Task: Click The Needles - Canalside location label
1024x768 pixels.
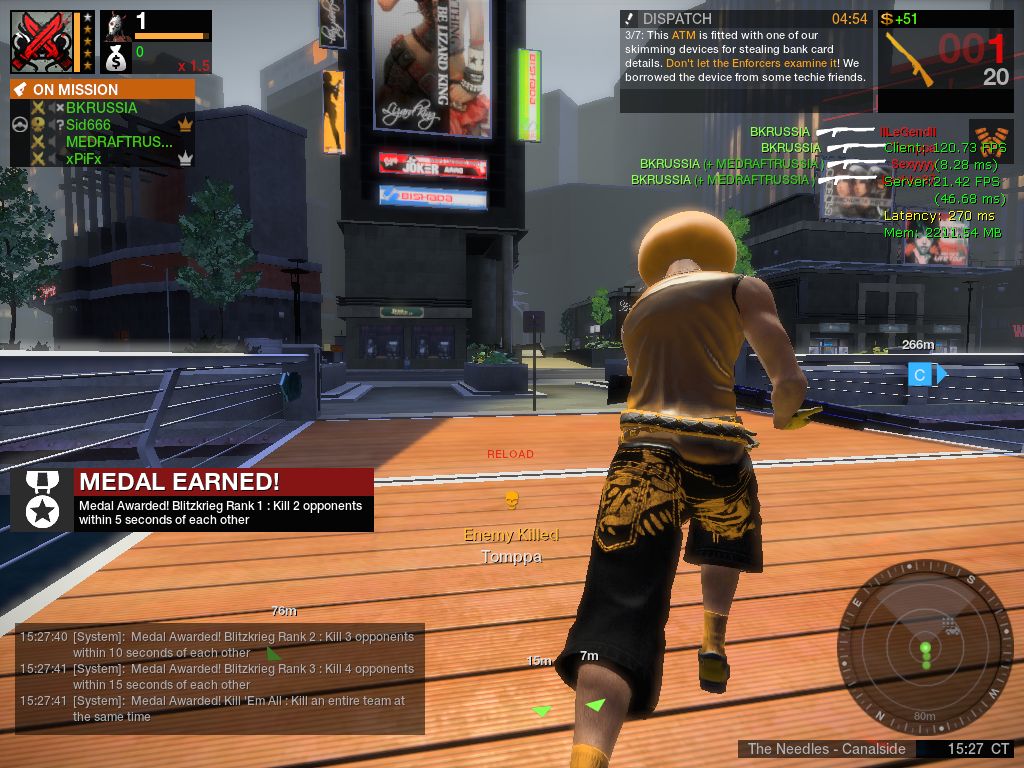Action: [x=827, y=749]
